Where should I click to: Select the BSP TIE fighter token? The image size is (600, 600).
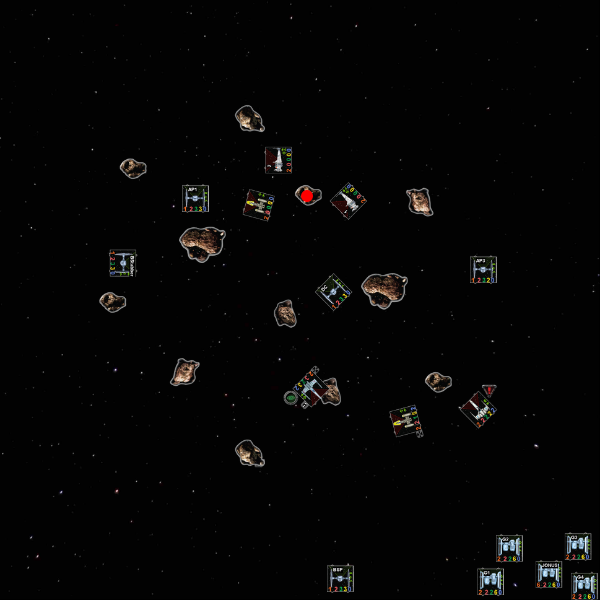[x=341, y=578]
